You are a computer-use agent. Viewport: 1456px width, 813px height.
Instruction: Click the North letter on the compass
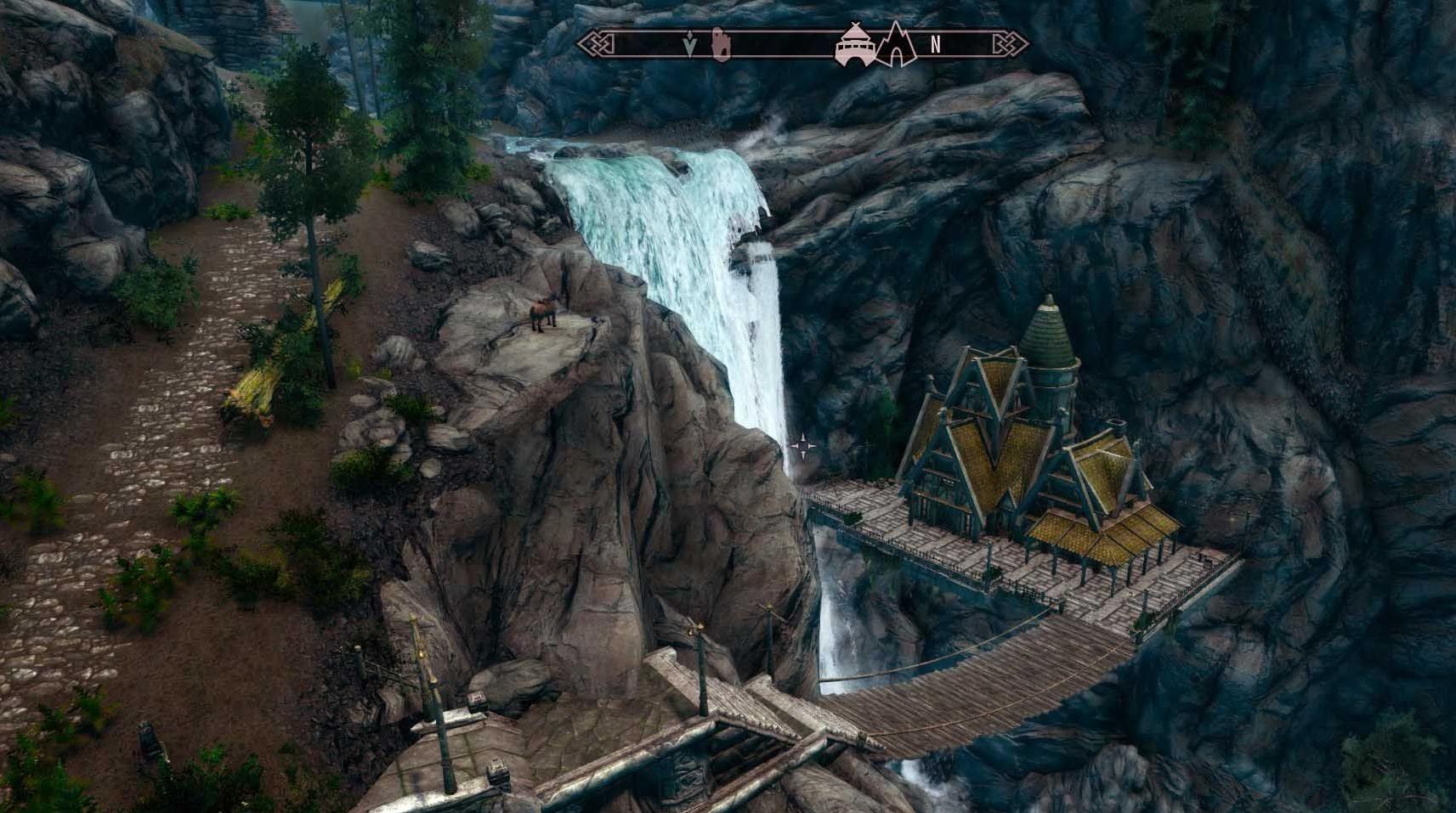point(935,45)
